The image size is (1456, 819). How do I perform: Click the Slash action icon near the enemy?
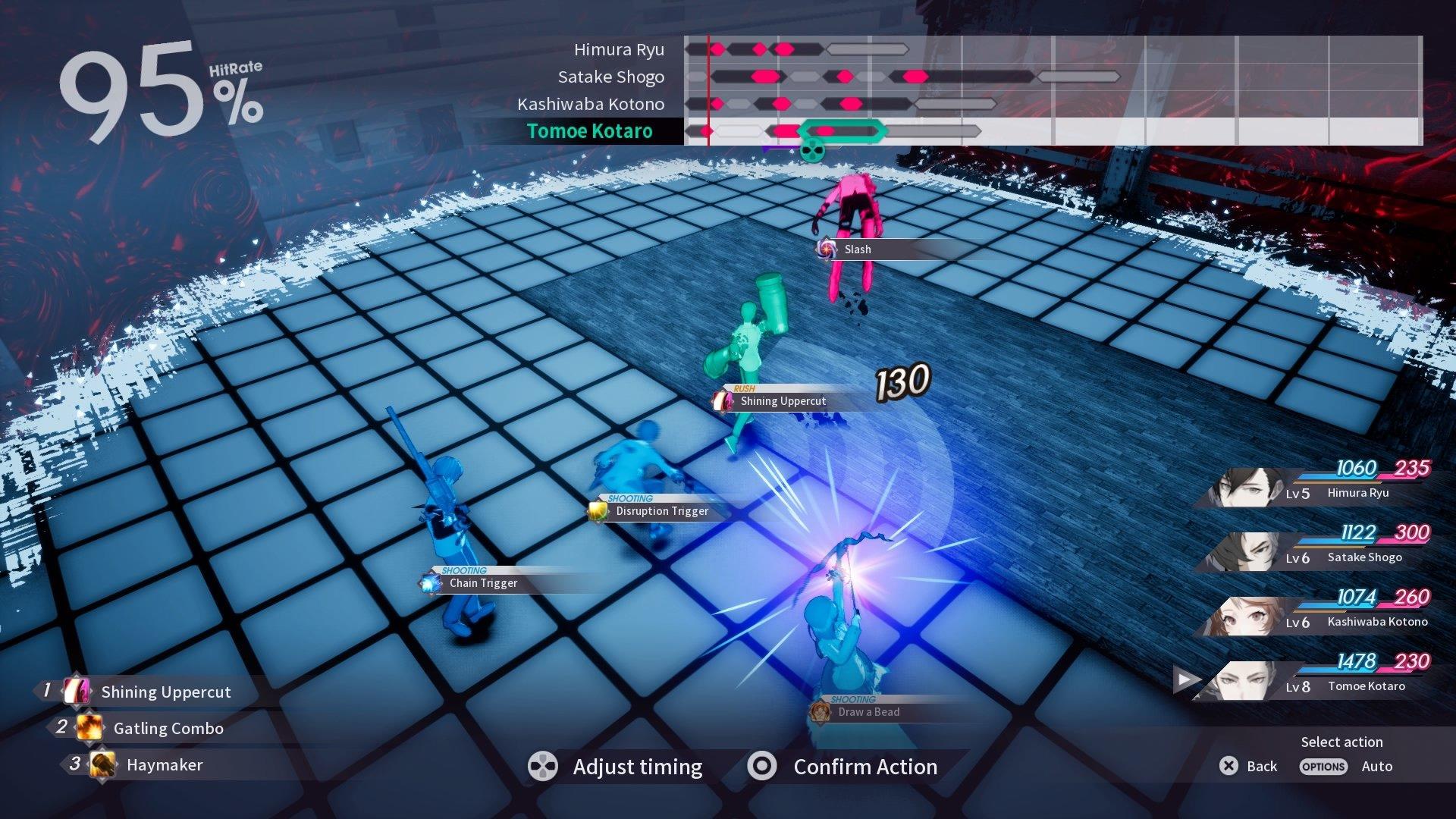pyautogui.click(x=828, y=249)
